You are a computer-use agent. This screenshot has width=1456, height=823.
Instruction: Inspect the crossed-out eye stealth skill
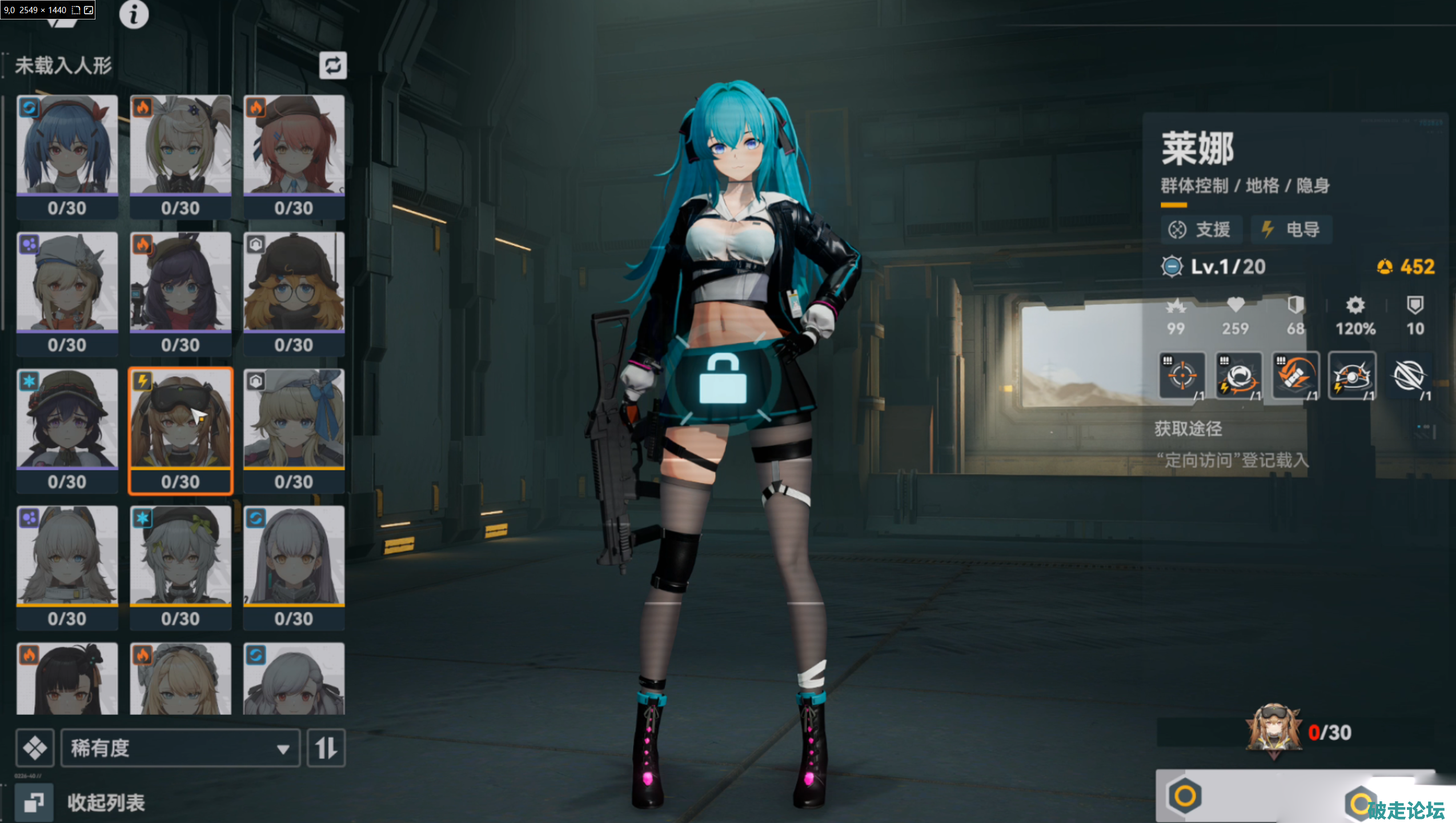click(1409, 375)
